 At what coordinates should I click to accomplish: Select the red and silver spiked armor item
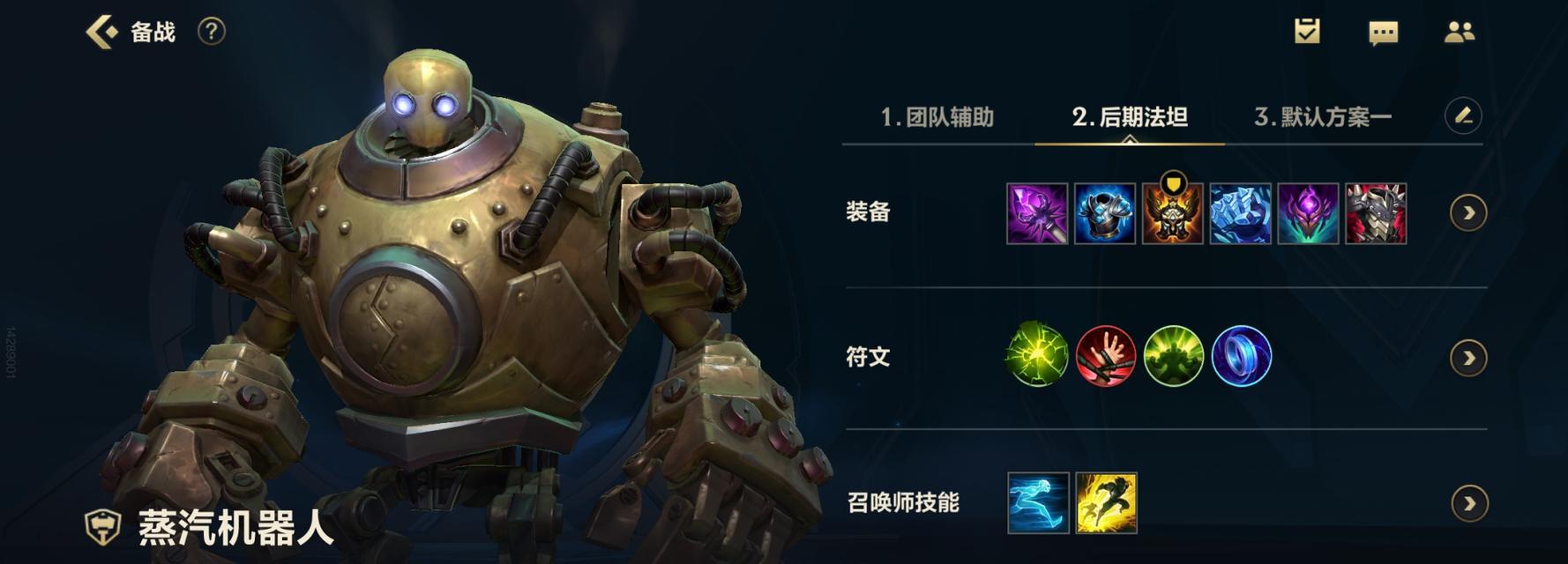(x=1376, y=213)
